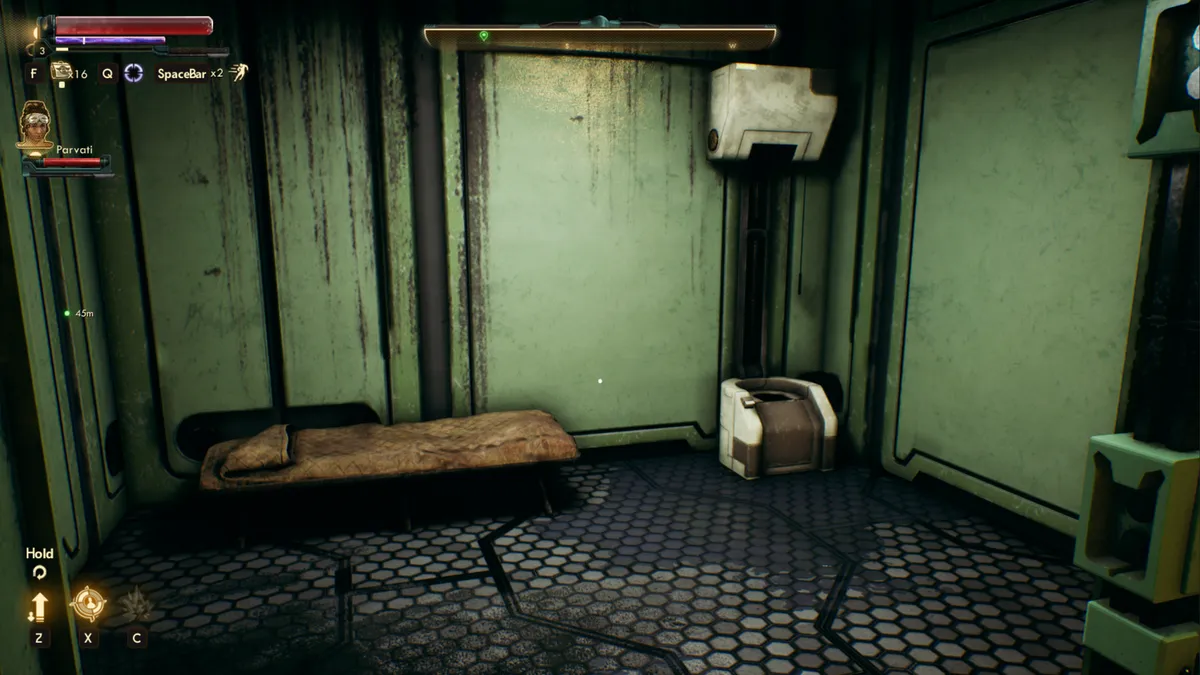Screen dimensions: 1200x675
Task: Activate the companion target ability icon
Action: tap(89, 604)
